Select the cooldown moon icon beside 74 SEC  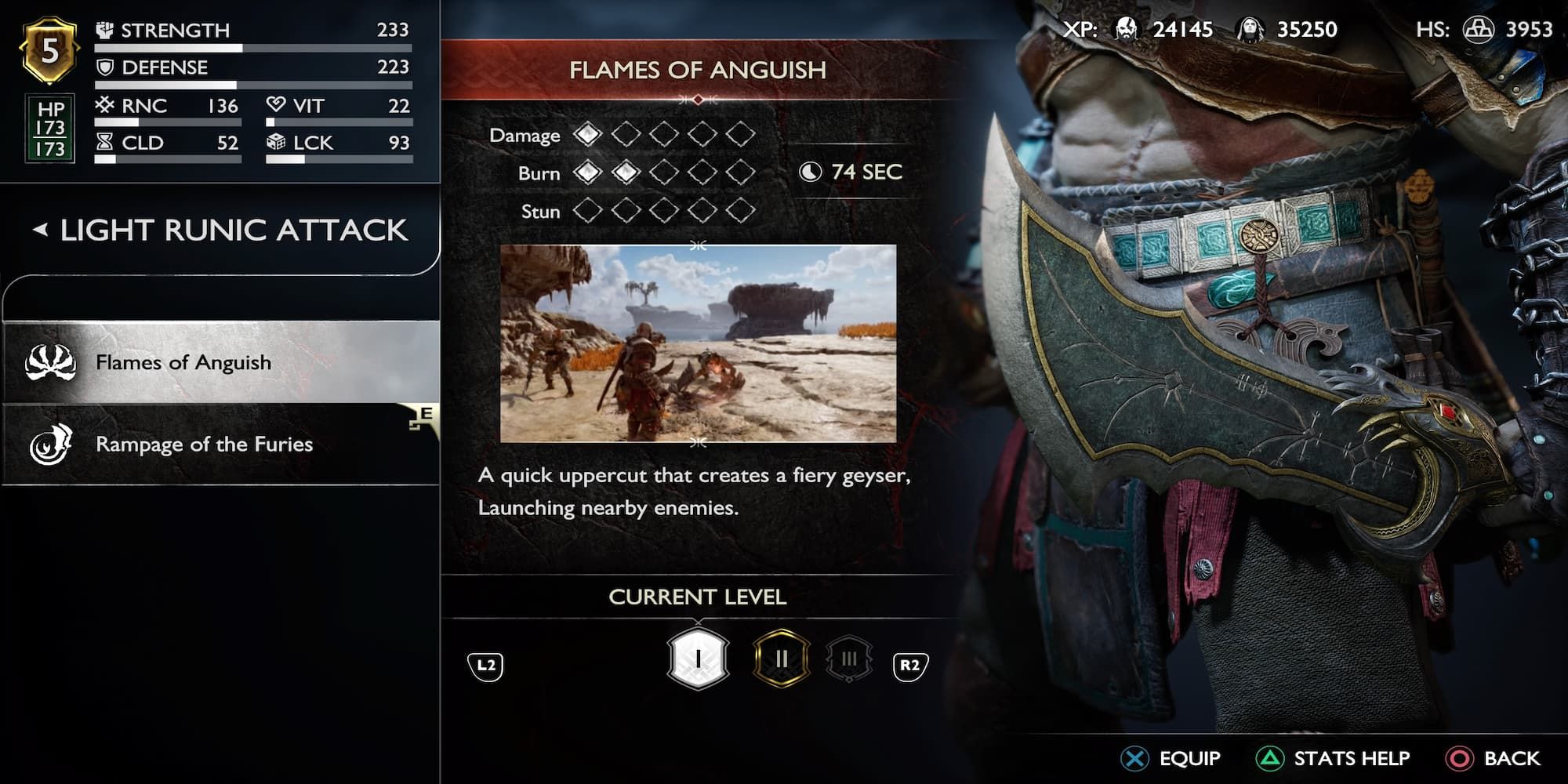(809, 172)
